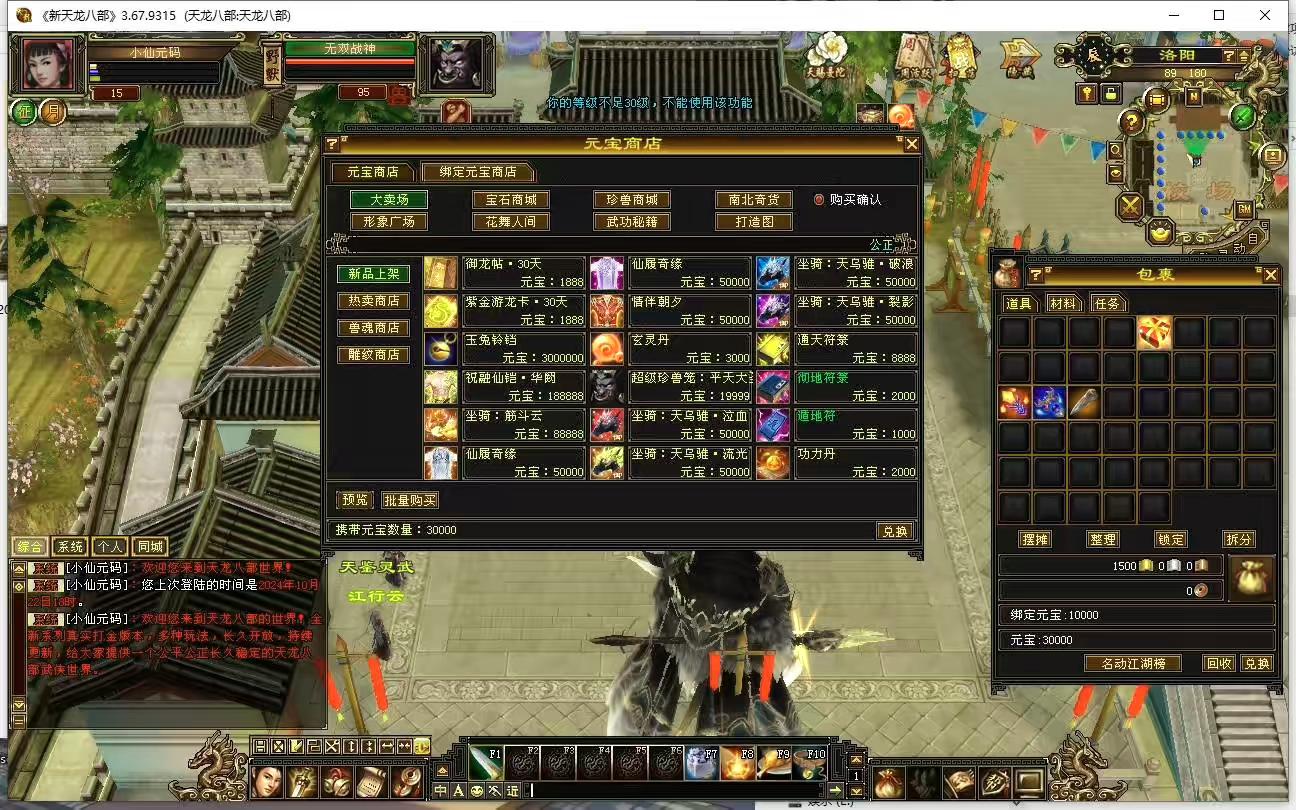Toggle 锁定 lock in the bag panel
The height and width of the screenshot is (810, 1296).
tap(1170, 539)
